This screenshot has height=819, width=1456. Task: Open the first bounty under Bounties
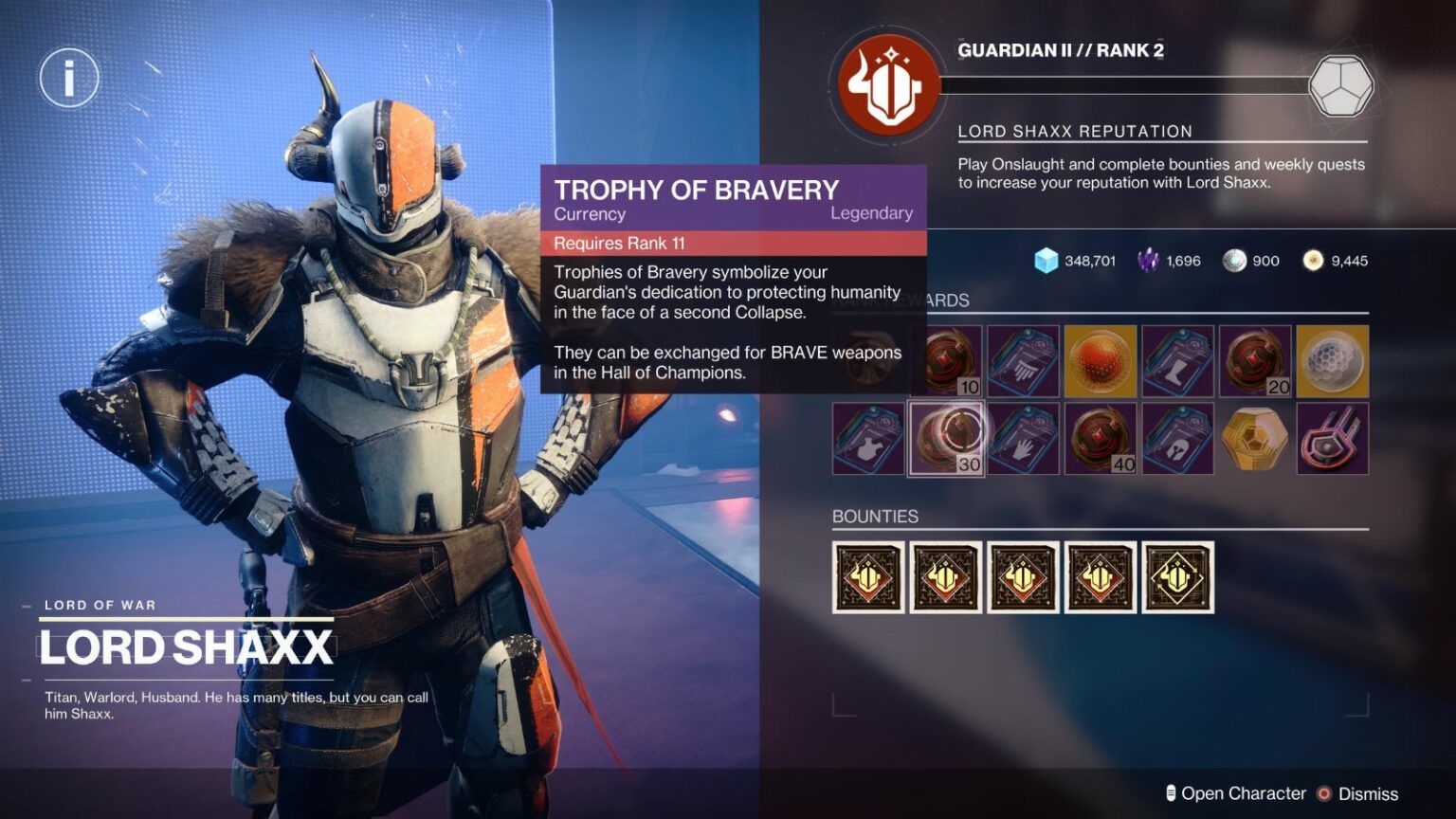point(867,575)
